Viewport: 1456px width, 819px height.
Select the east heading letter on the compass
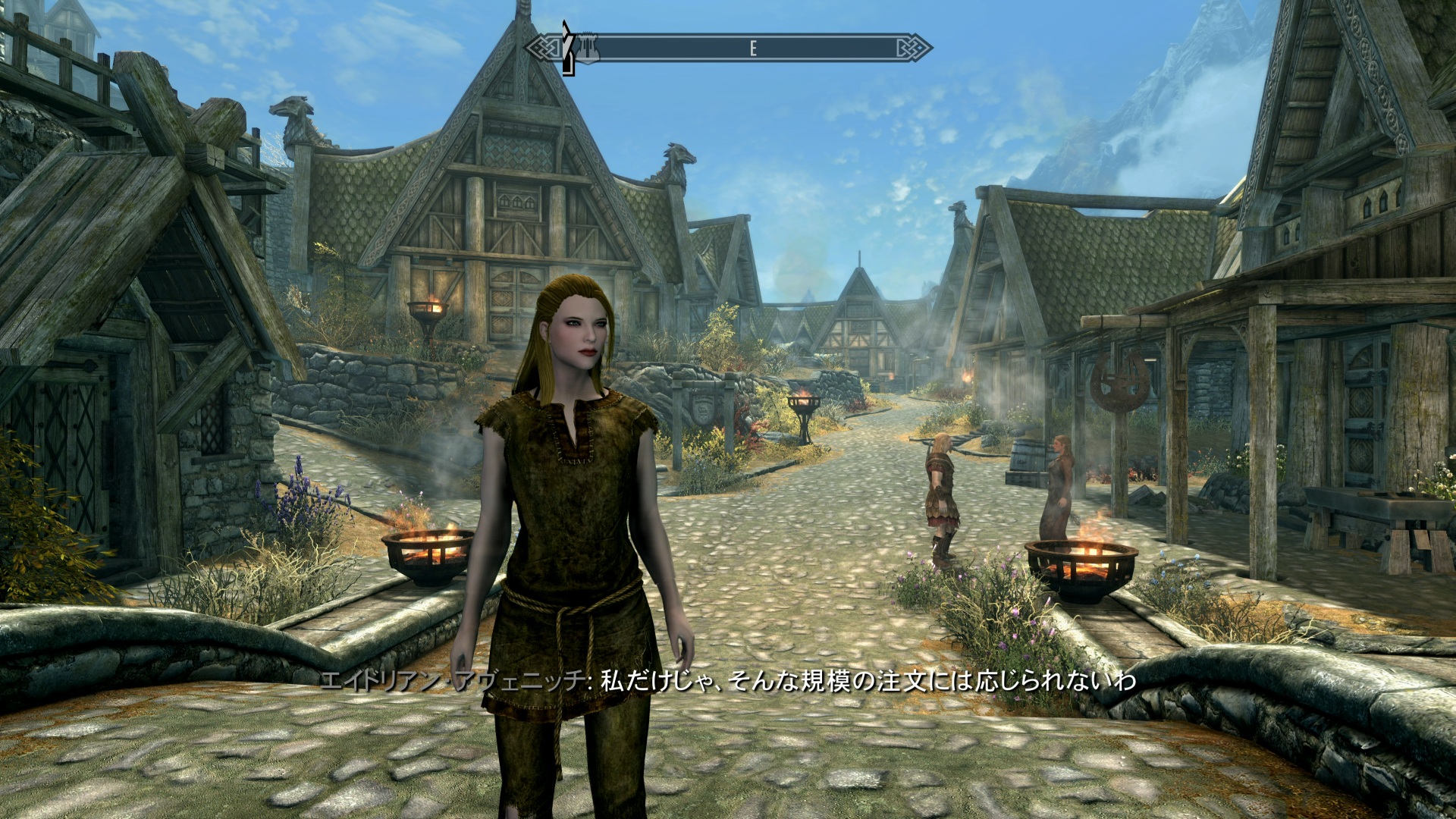(752, 49)
